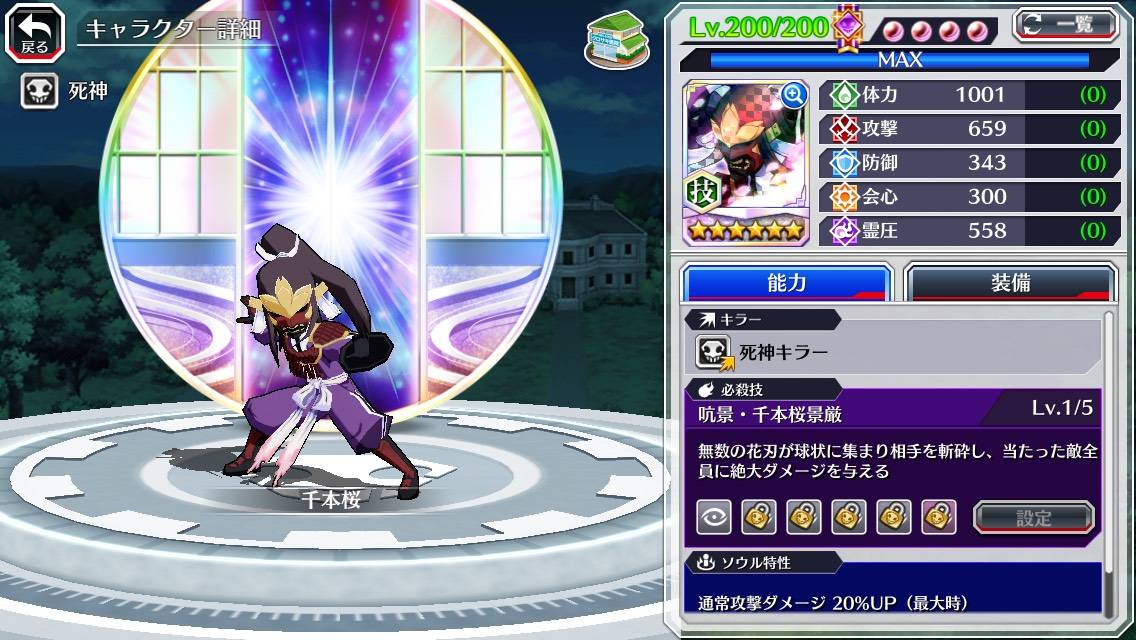
Task: Tap the 死神 affiliation skull icon
Action: [40, 92]
